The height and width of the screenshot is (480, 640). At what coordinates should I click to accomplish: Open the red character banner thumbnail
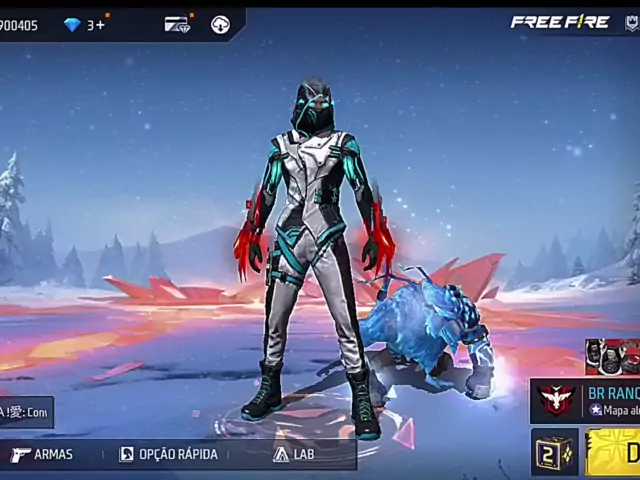point(612,357)
